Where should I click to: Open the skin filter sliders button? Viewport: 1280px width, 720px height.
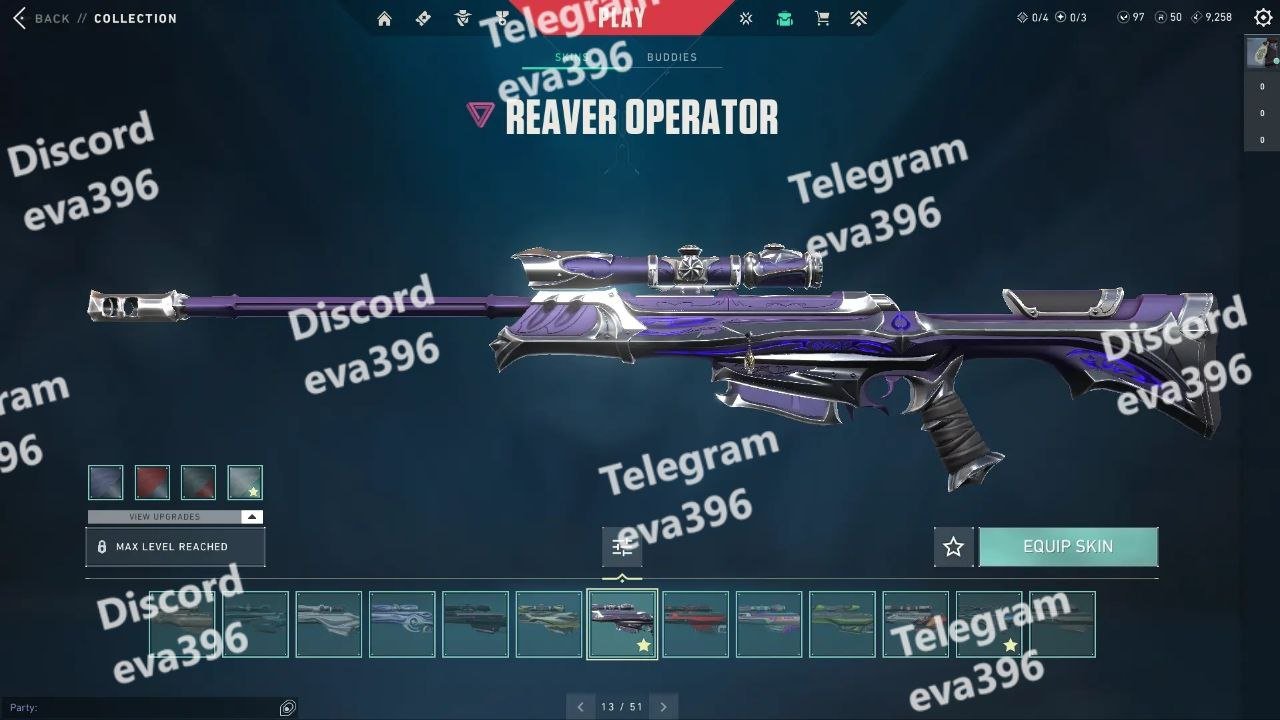click(x=622, y=547)
